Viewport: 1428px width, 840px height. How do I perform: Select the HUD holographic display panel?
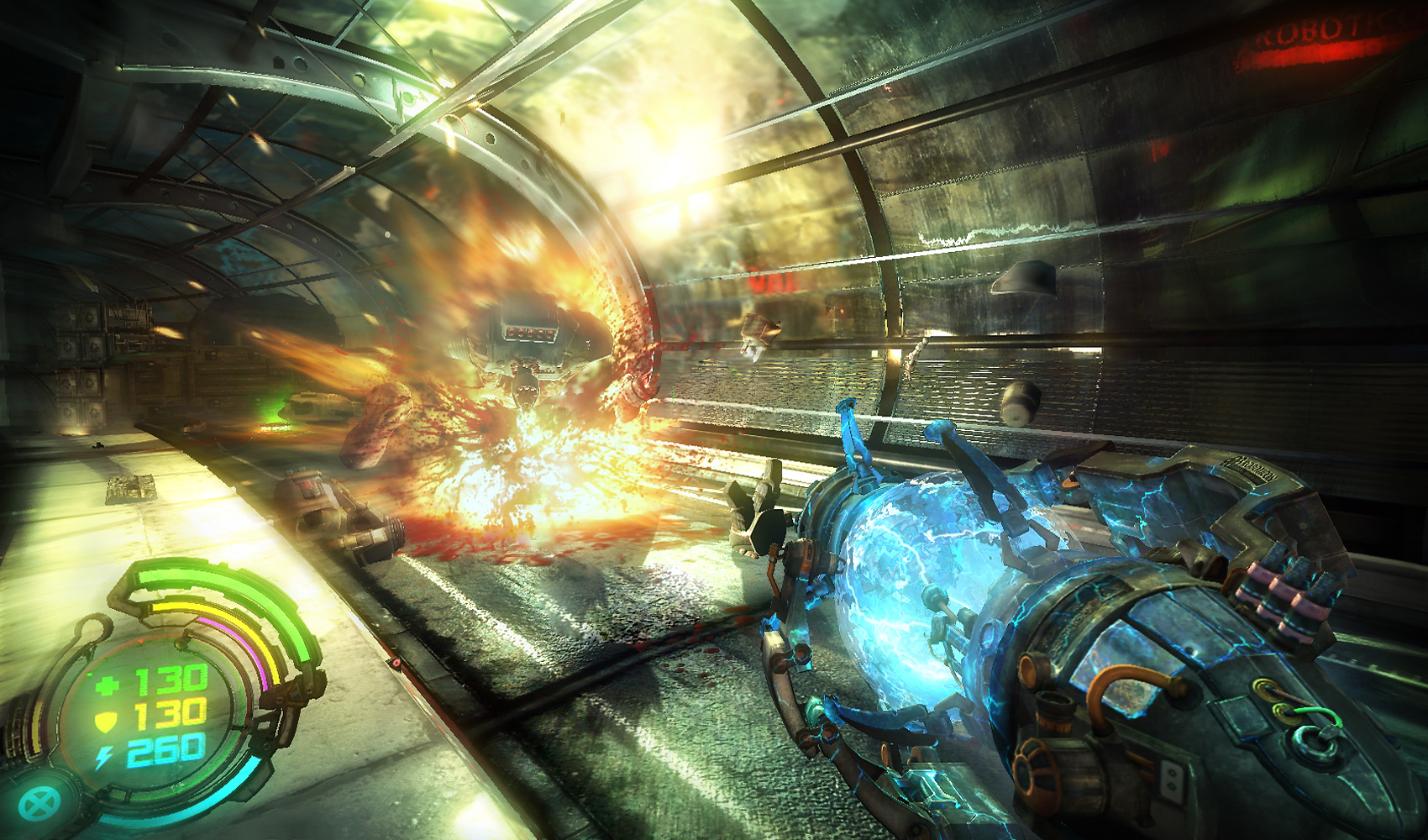tap(160, 714)
